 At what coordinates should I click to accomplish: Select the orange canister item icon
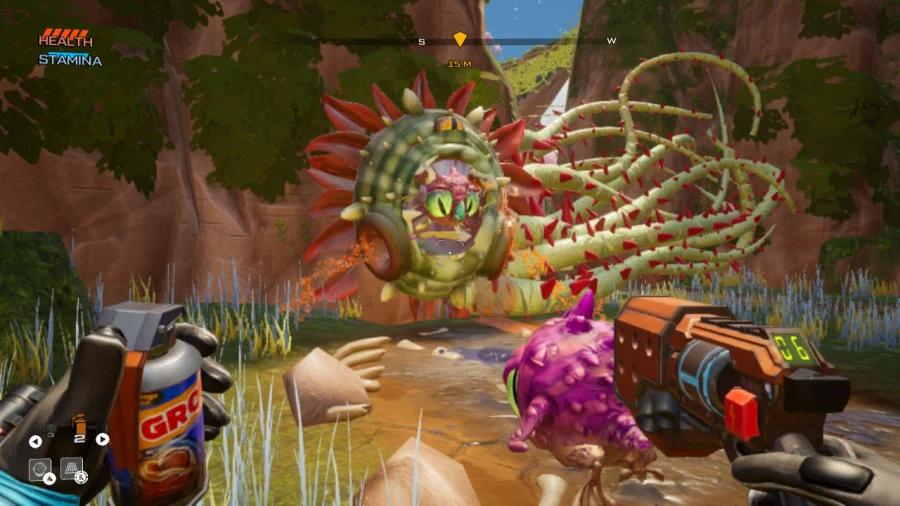point(80,426)
